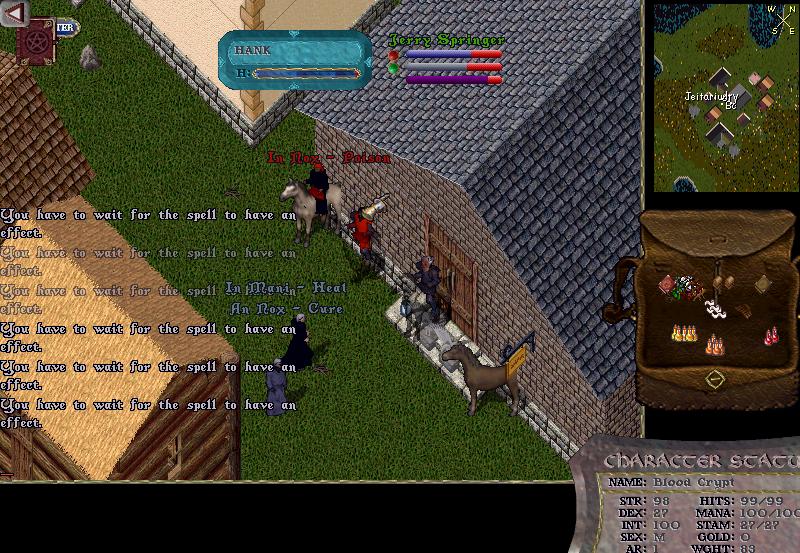Click the red orb by Jerry Springer's bars

394,56
